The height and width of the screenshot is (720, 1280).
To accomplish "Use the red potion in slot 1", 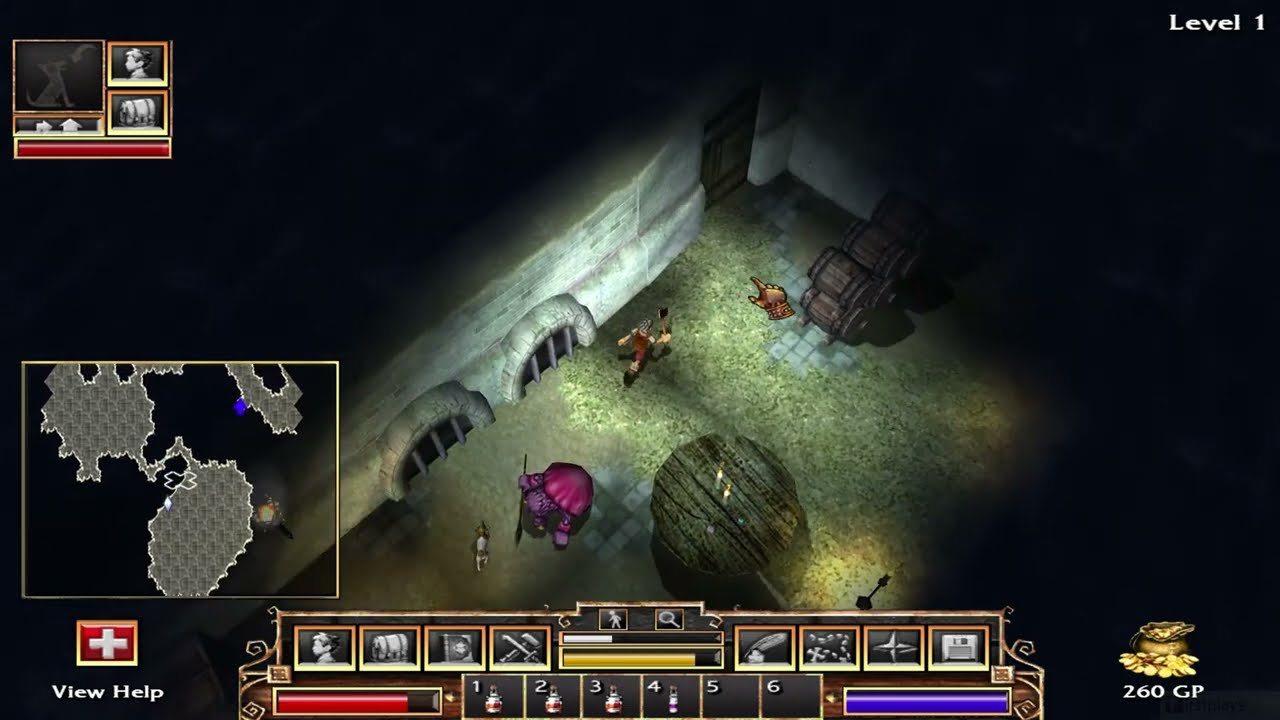I will click(492, 698).
